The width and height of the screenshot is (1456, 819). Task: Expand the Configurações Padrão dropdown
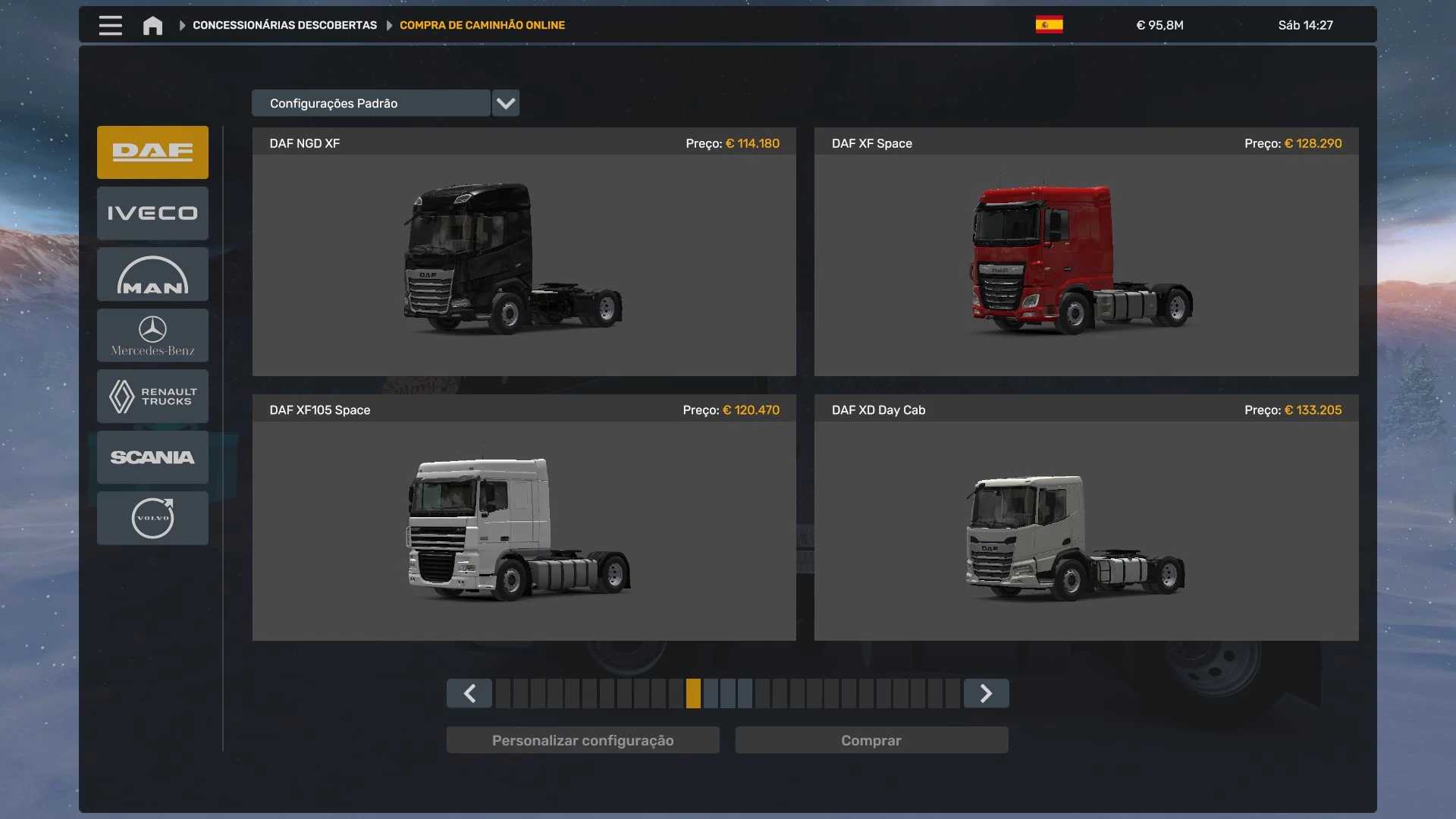coord(505,103)
